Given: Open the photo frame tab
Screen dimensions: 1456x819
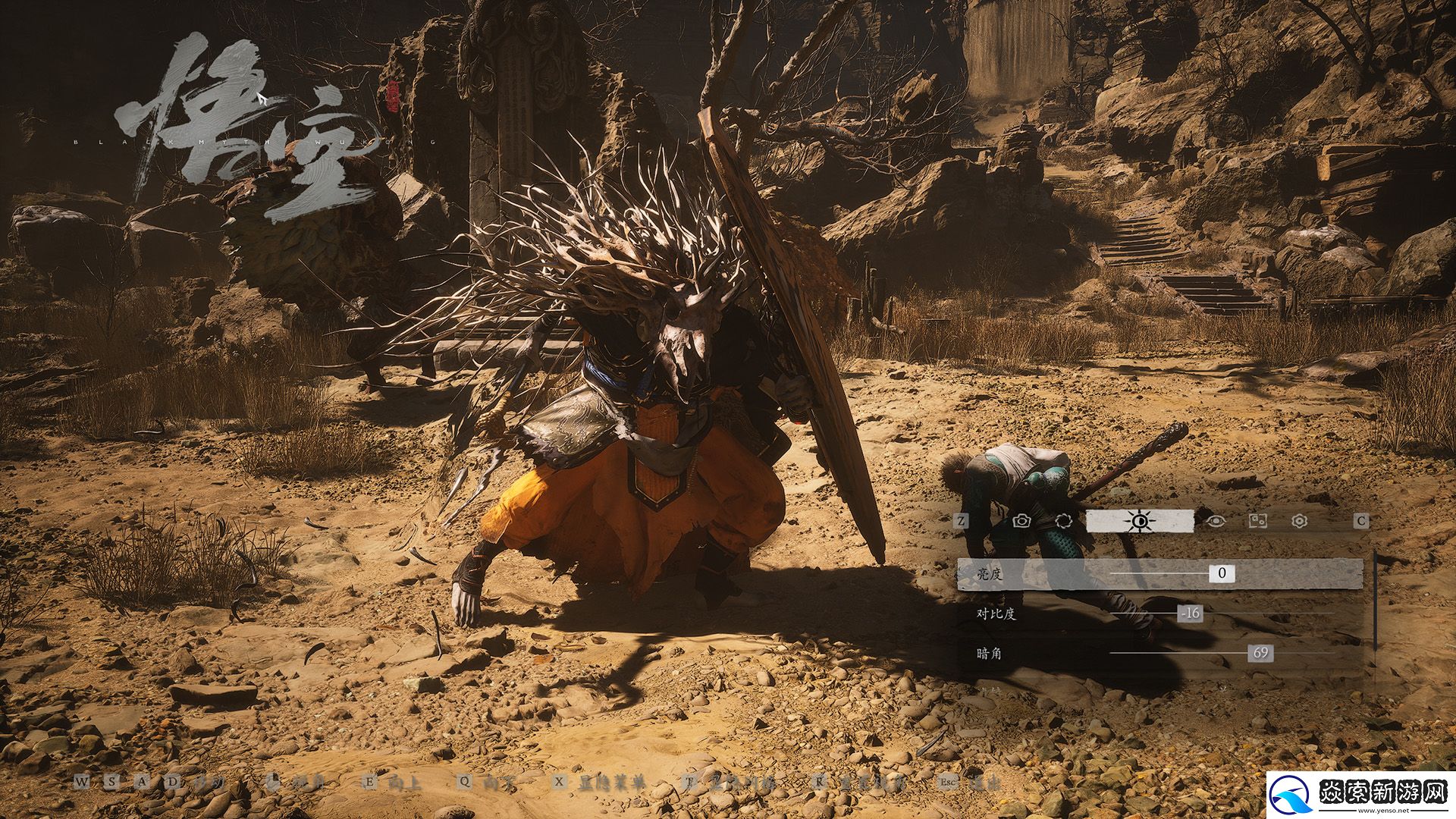Looking at the screenshot, I should pos(1258,521).
